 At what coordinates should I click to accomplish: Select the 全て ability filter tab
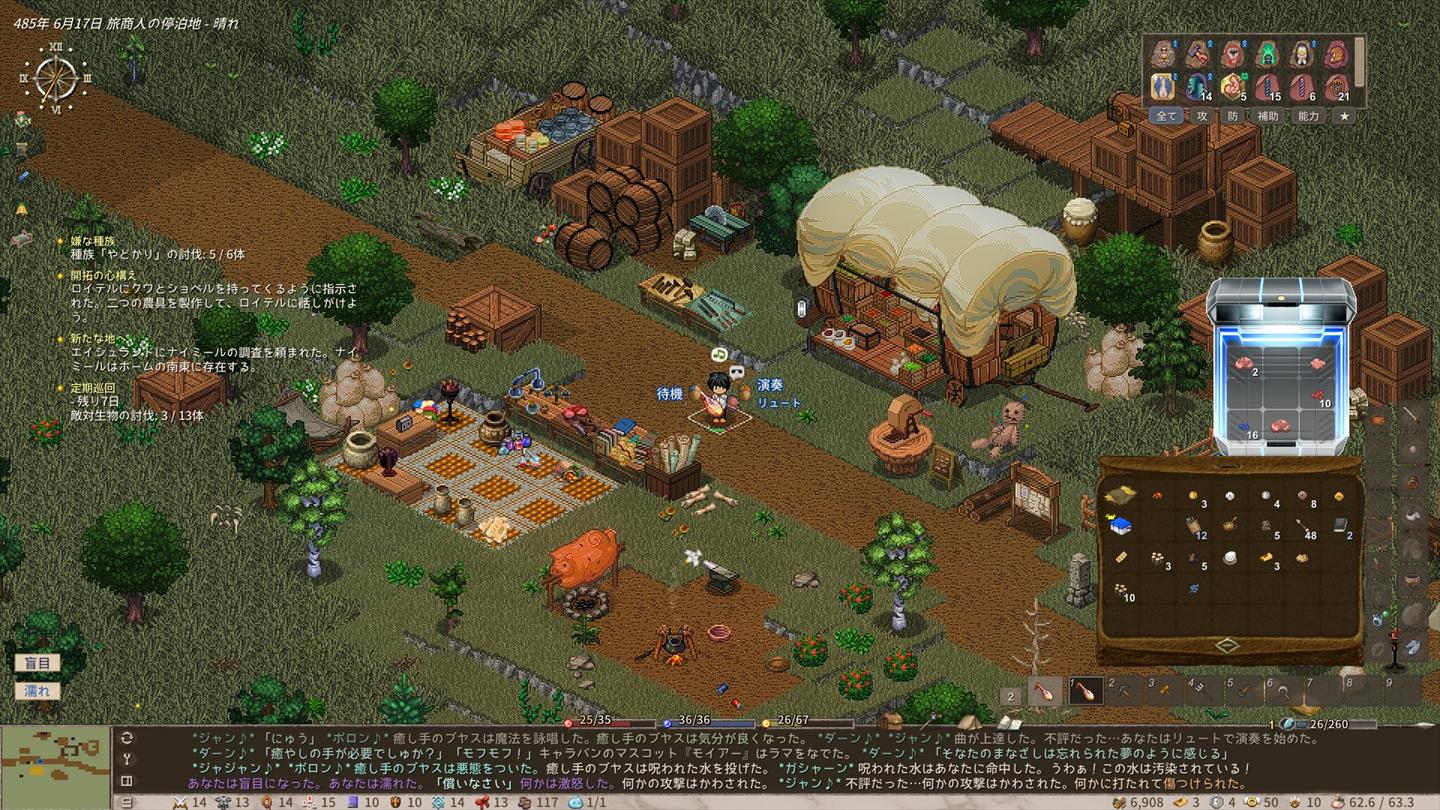point(1167,116)
